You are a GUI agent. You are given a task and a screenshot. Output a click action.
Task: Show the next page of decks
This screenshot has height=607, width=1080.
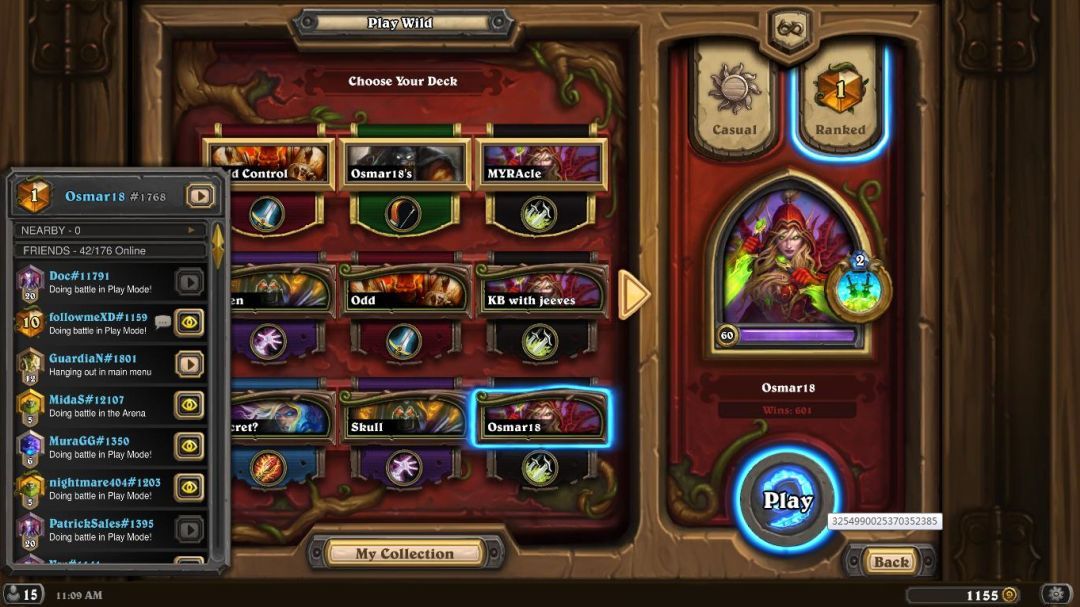pyautogui.click(x=634, y=294)
